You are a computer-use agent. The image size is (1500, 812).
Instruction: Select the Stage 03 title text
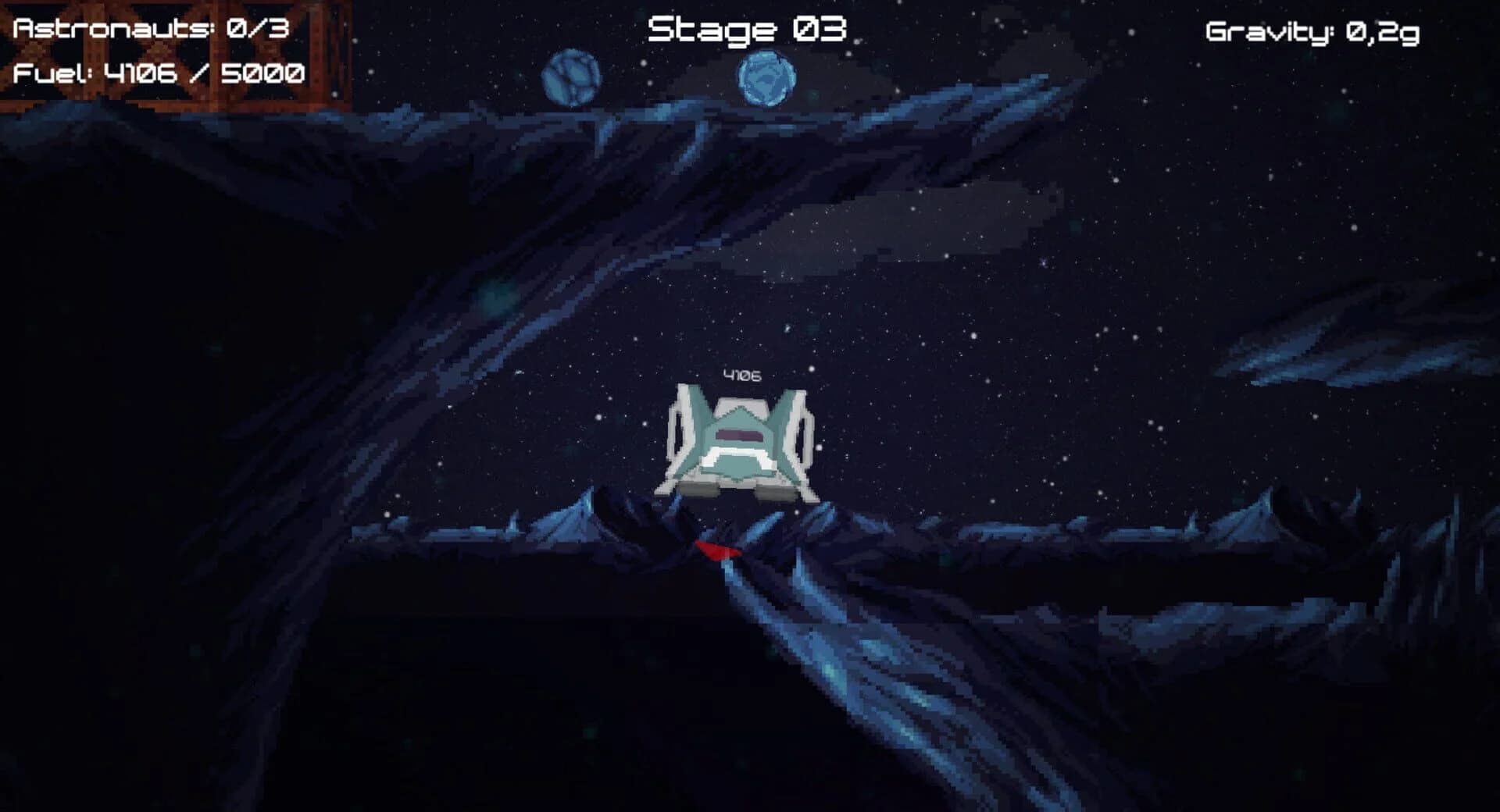coord(748,30)
